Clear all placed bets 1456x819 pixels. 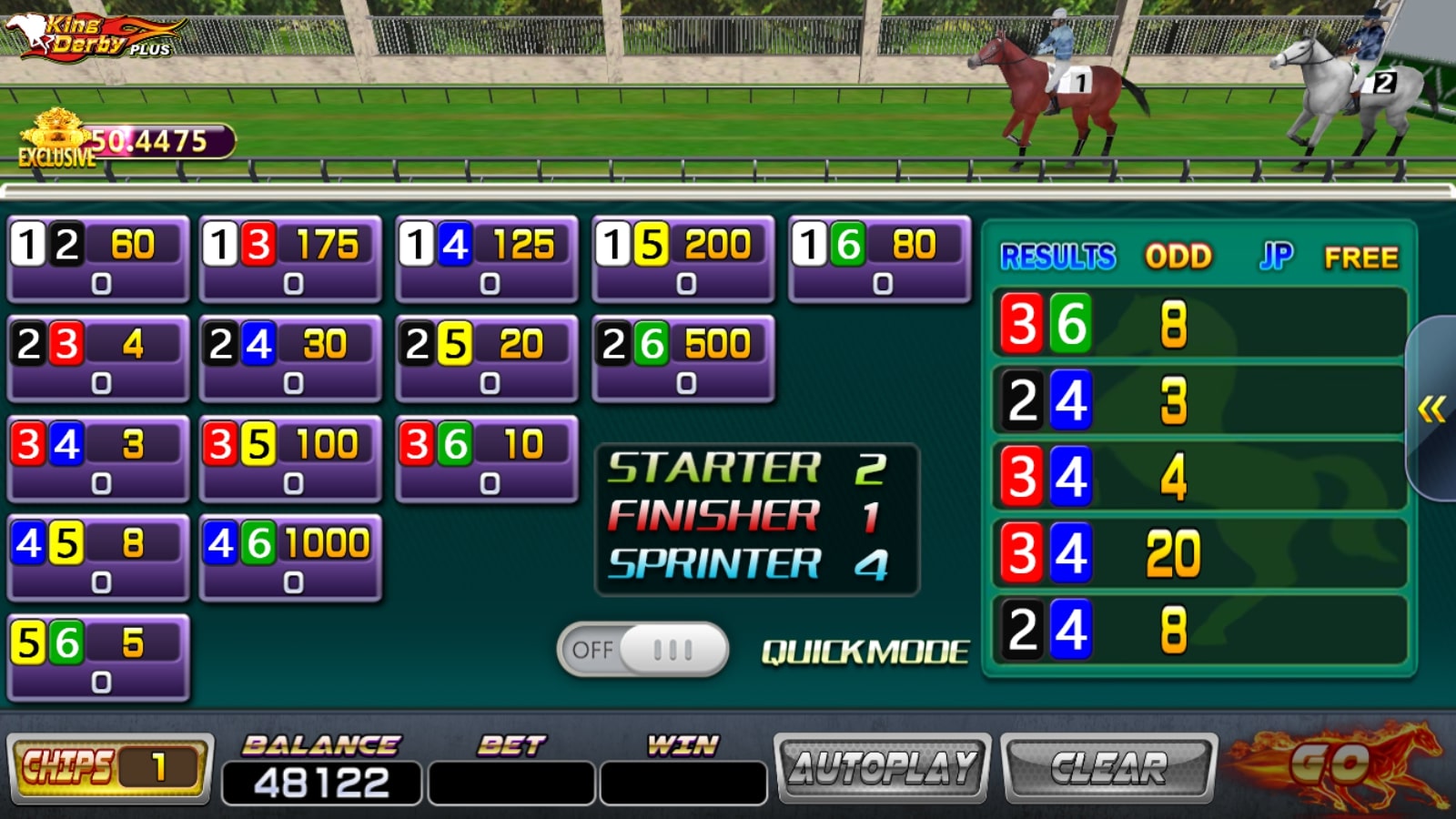(1108, 768)
